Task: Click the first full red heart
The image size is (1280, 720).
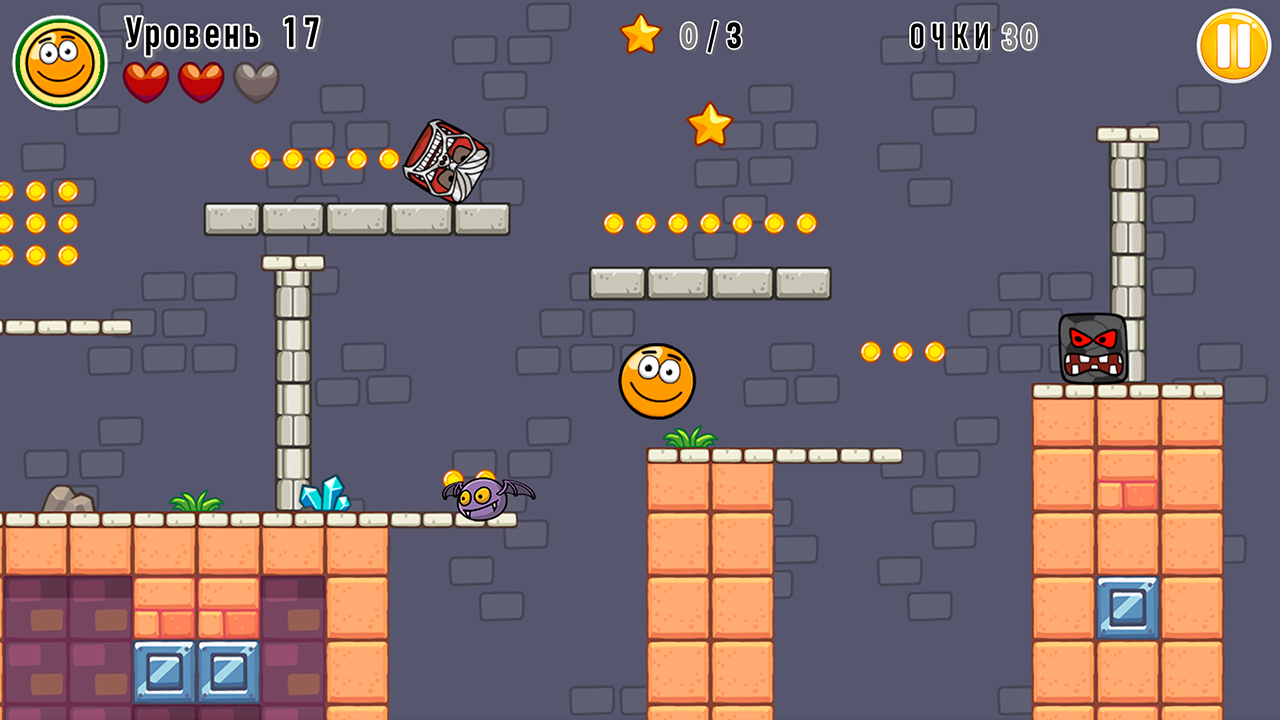Action: click(146, 80)
